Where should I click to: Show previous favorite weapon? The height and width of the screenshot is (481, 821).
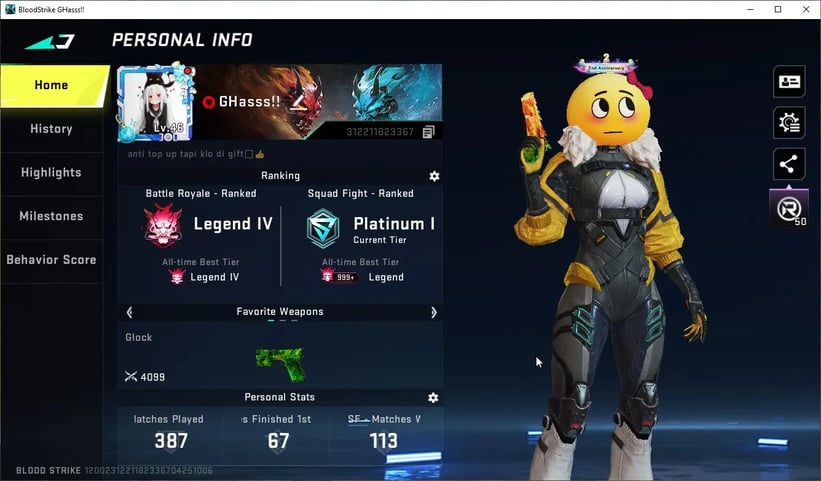click(129, 312)
